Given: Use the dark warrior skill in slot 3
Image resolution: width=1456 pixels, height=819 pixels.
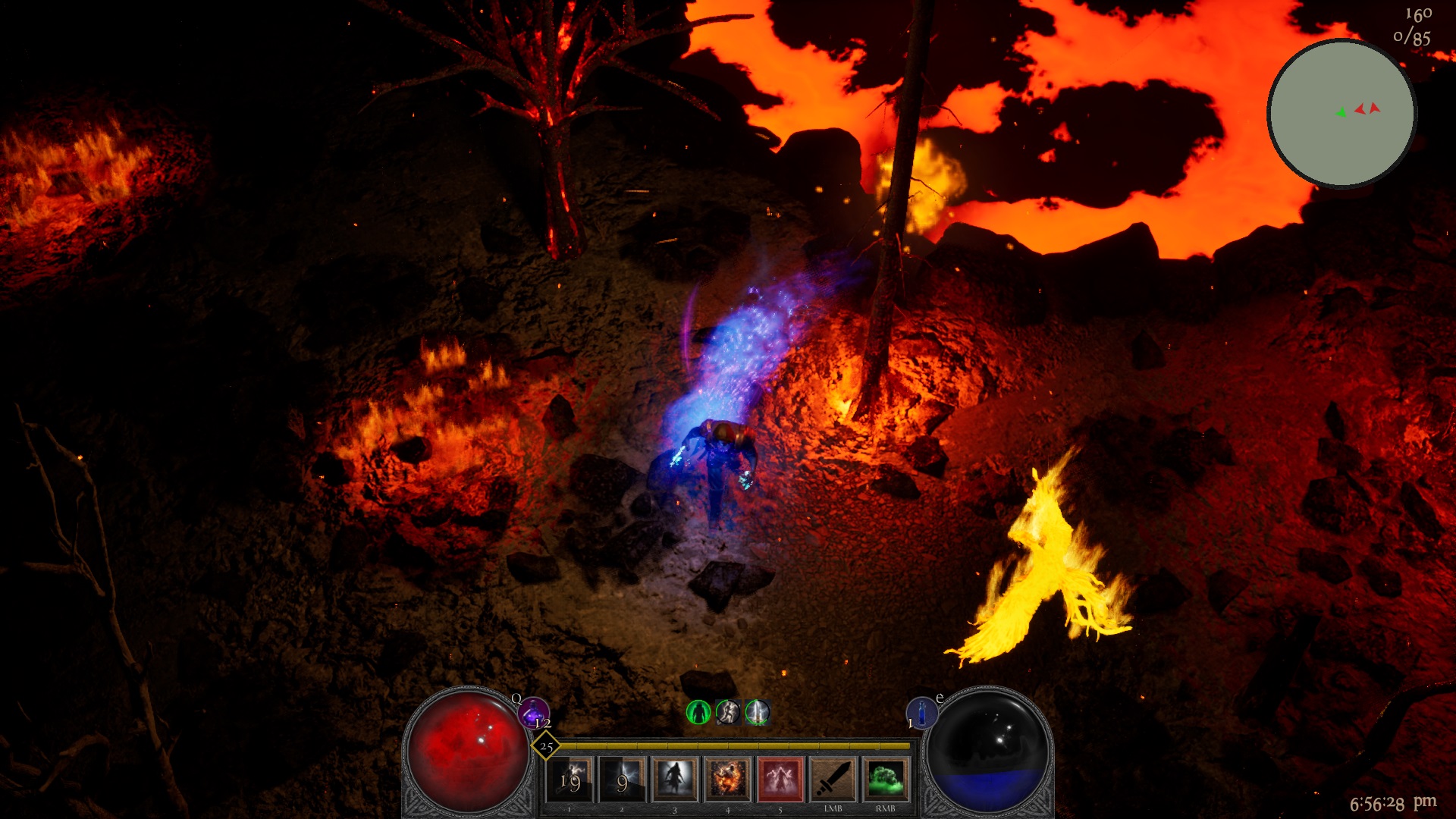Looking at the screenshot, I should point(674,779).
